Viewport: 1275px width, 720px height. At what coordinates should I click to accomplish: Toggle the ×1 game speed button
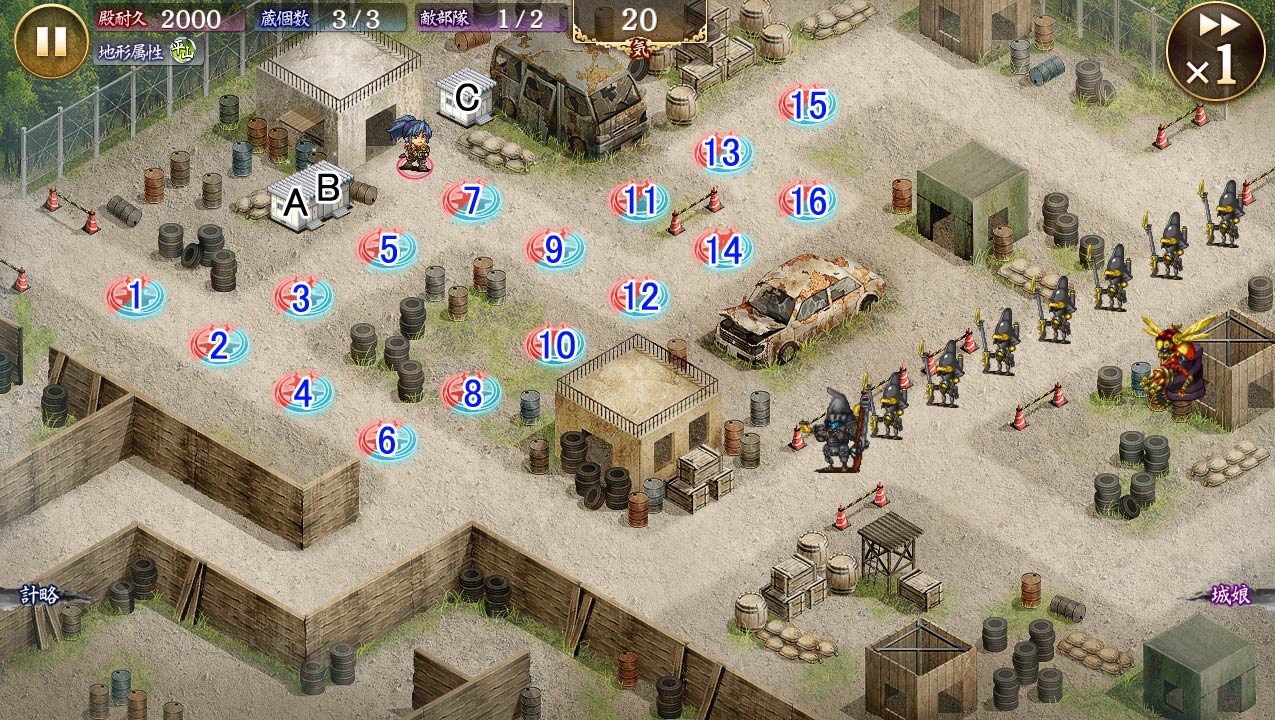click(1215, 51)
